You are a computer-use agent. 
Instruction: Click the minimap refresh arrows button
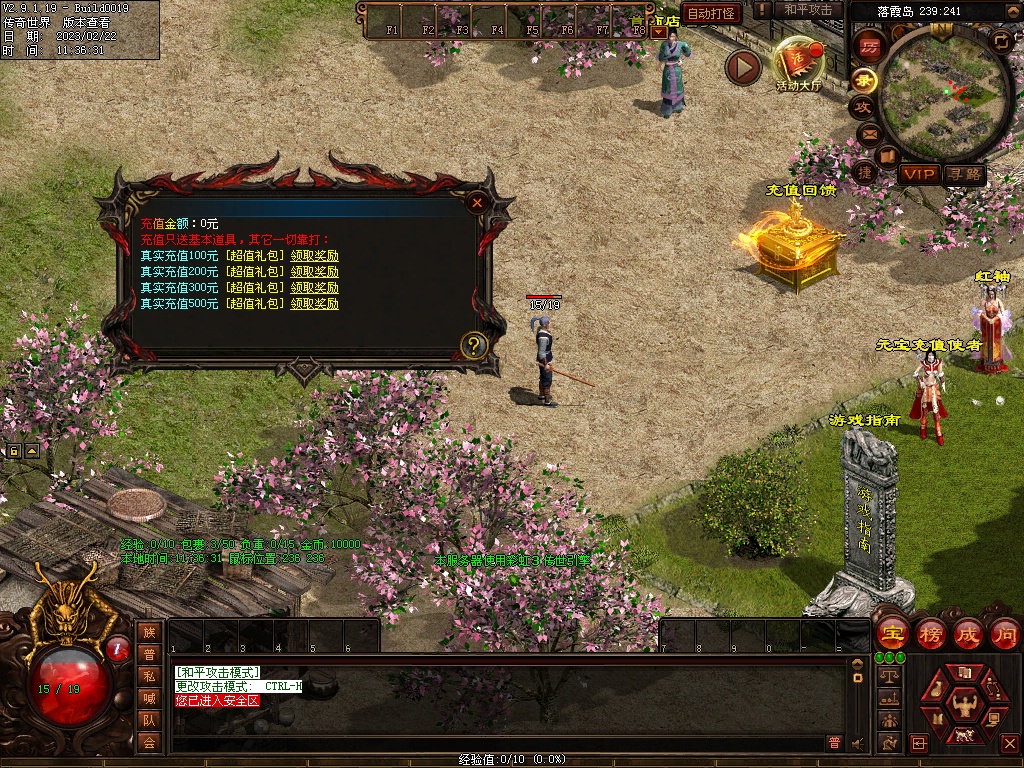1001,41
